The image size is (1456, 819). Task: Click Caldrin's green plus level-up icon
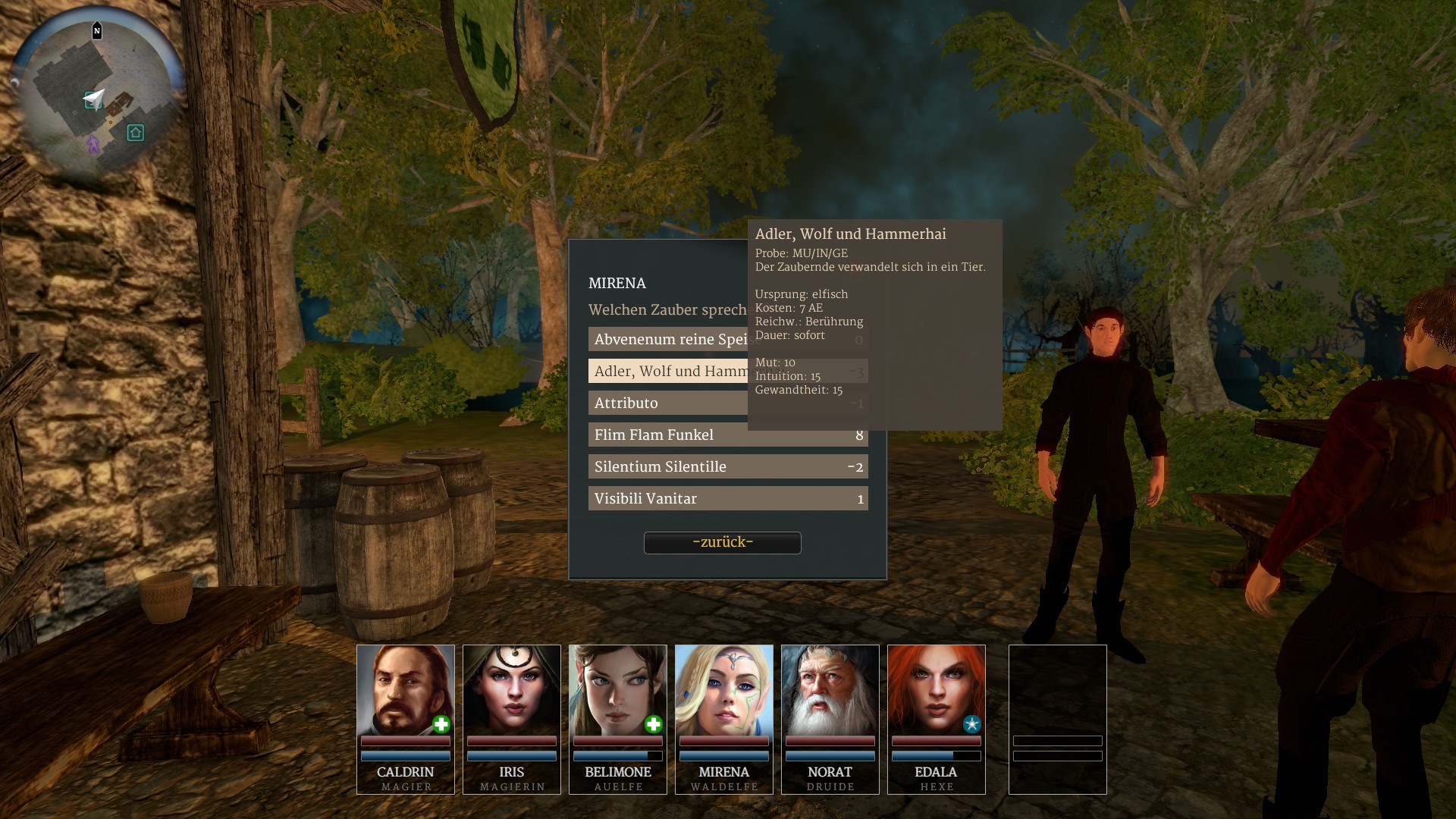click(441, 725)
